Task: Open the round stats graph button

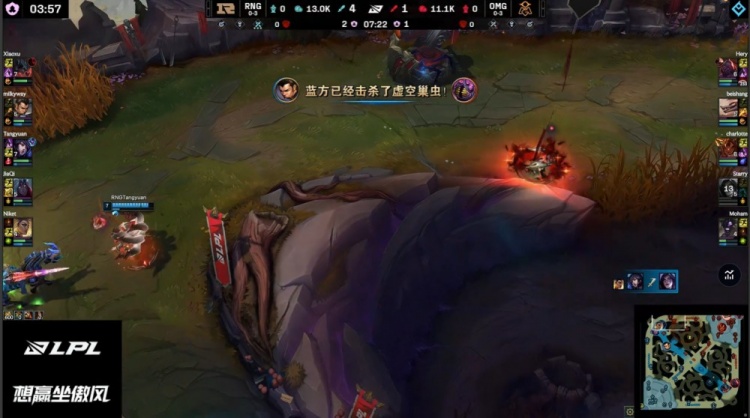Action: pyautogui.click(x=728, y=274)
